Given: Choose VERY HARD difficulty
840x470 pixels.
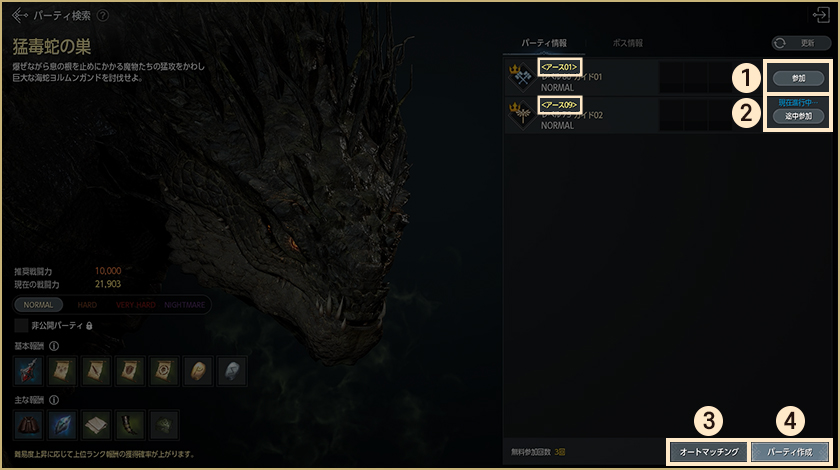Looking at the screenshot, I should [x=136, y=304].
